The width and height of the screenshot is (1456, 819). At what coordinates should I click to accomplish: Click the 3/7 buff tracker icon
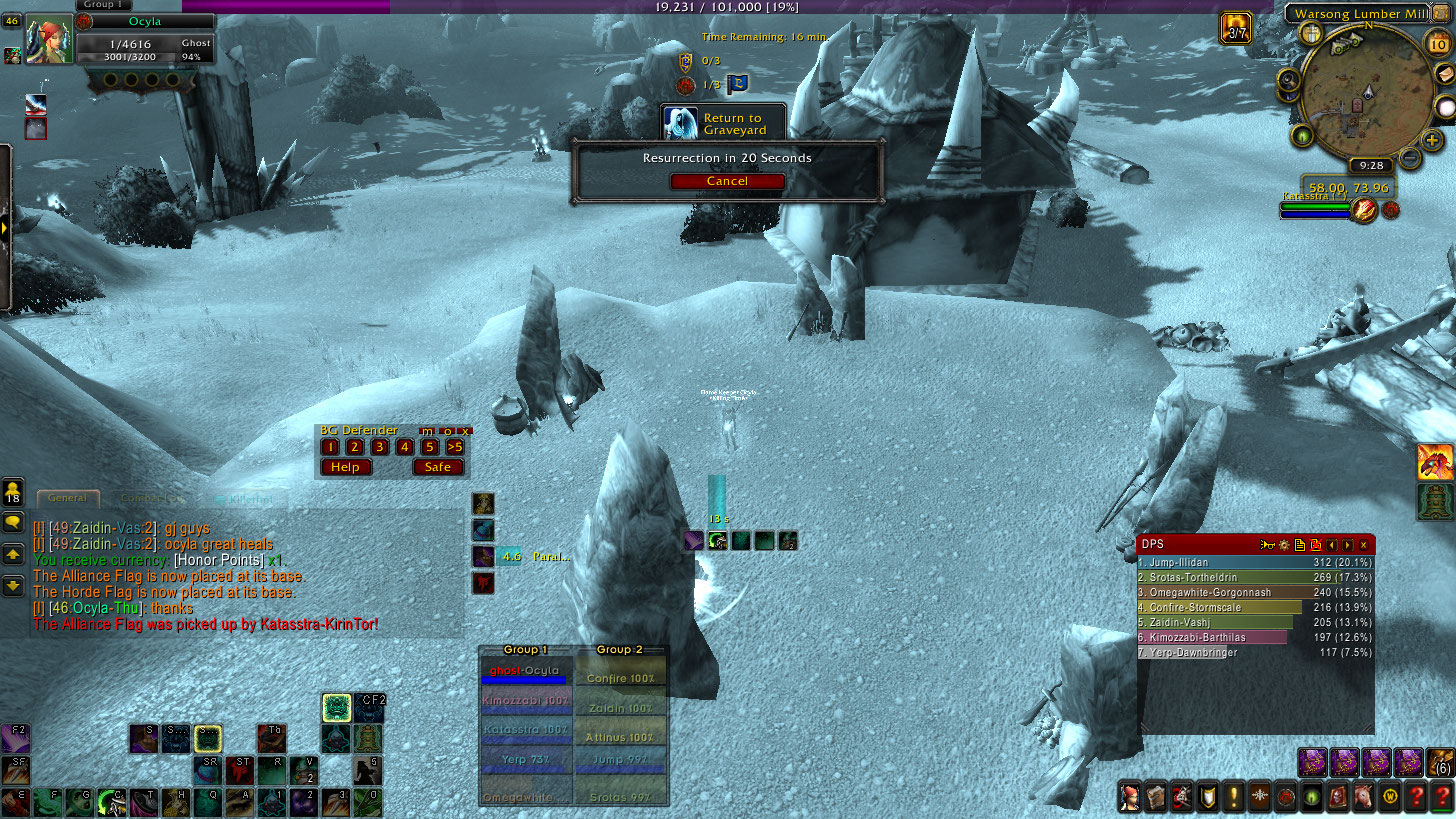[x=1236, y=27]
